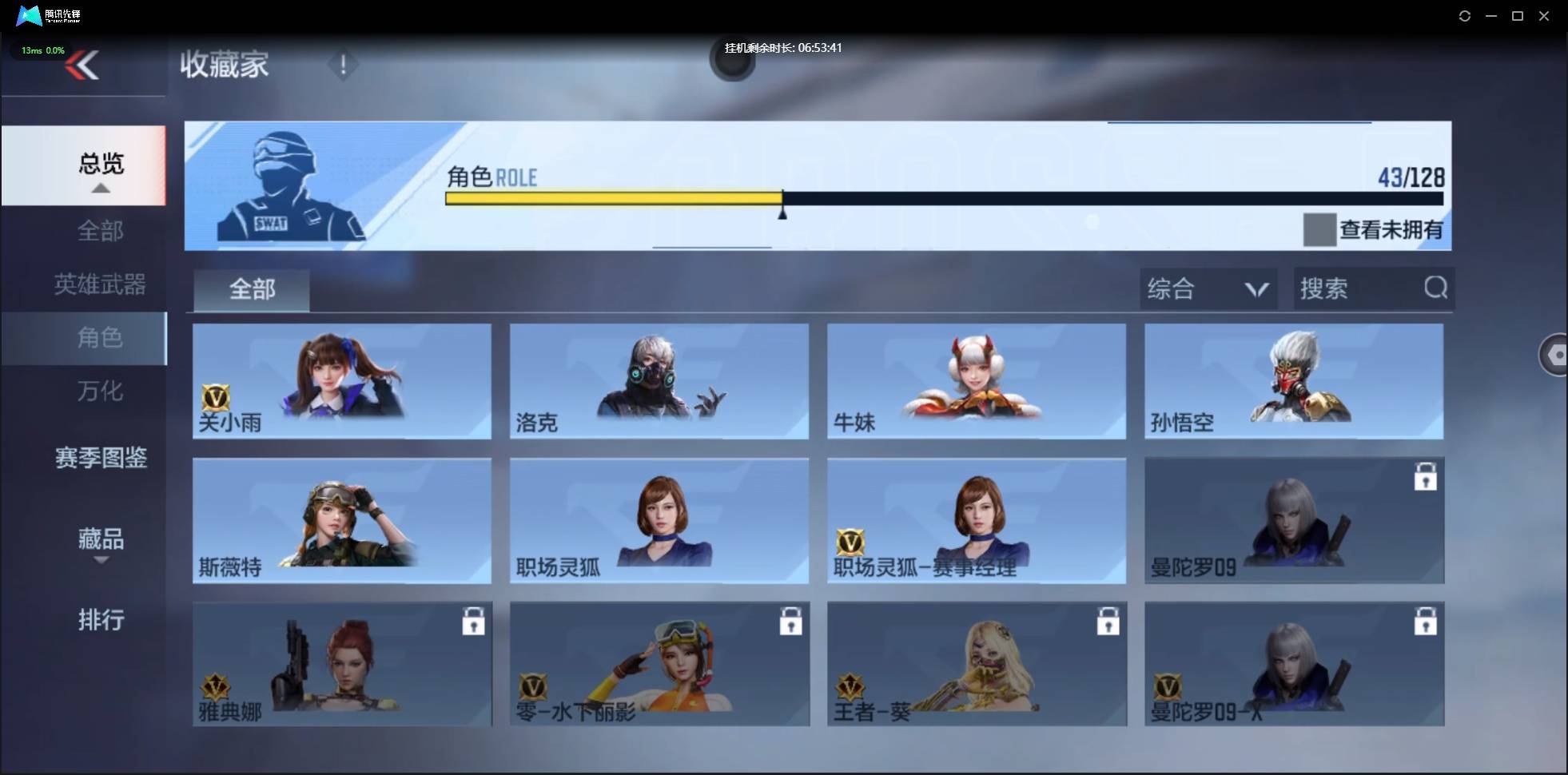Click the exclamation info icon beside 收藏家
Screen dimensions: 1568x775
click(x=344, y=66)
